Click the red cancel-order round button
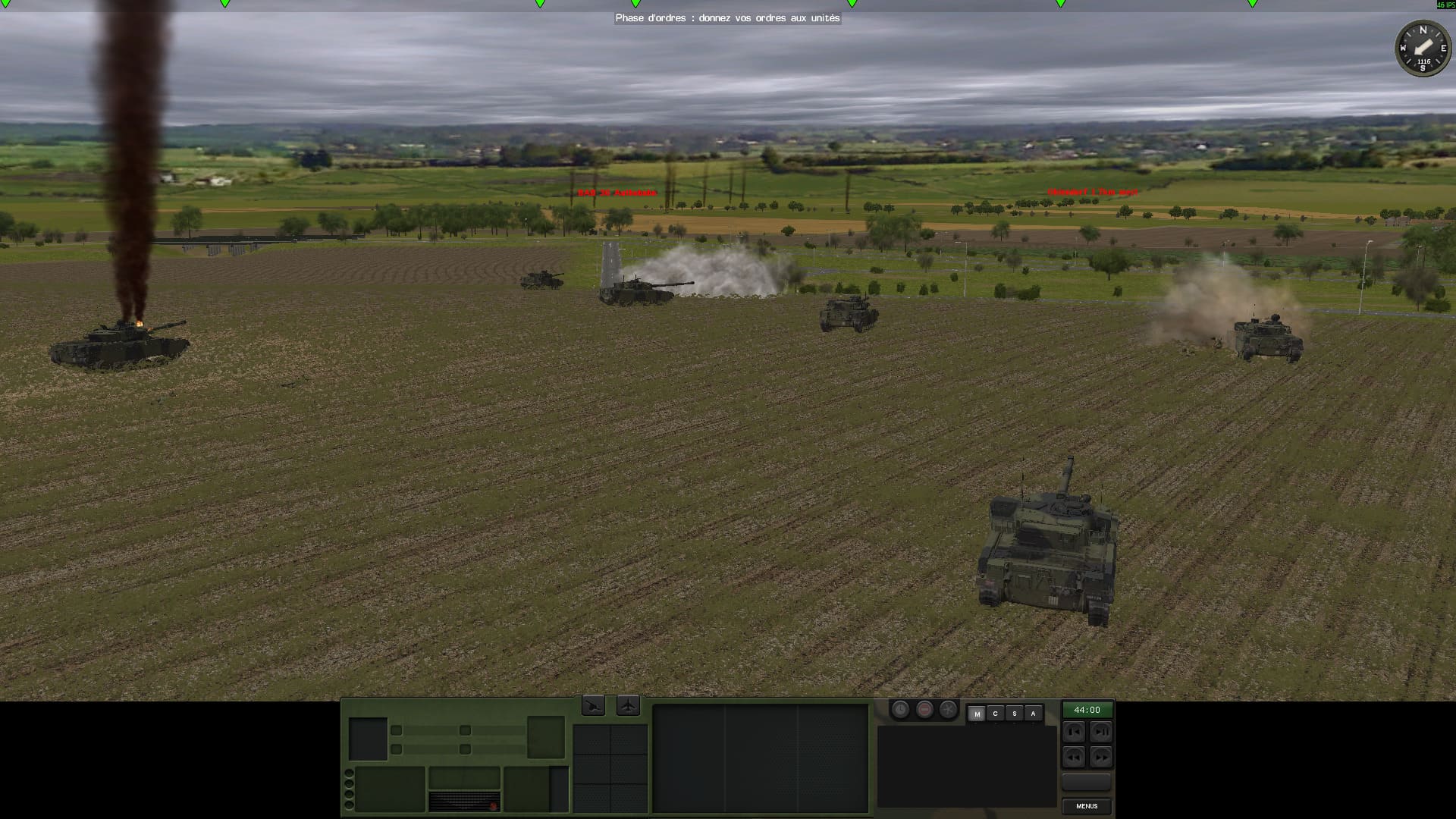Image resolution: width=1456 pixels, height=819 pixels. (924, 710)
